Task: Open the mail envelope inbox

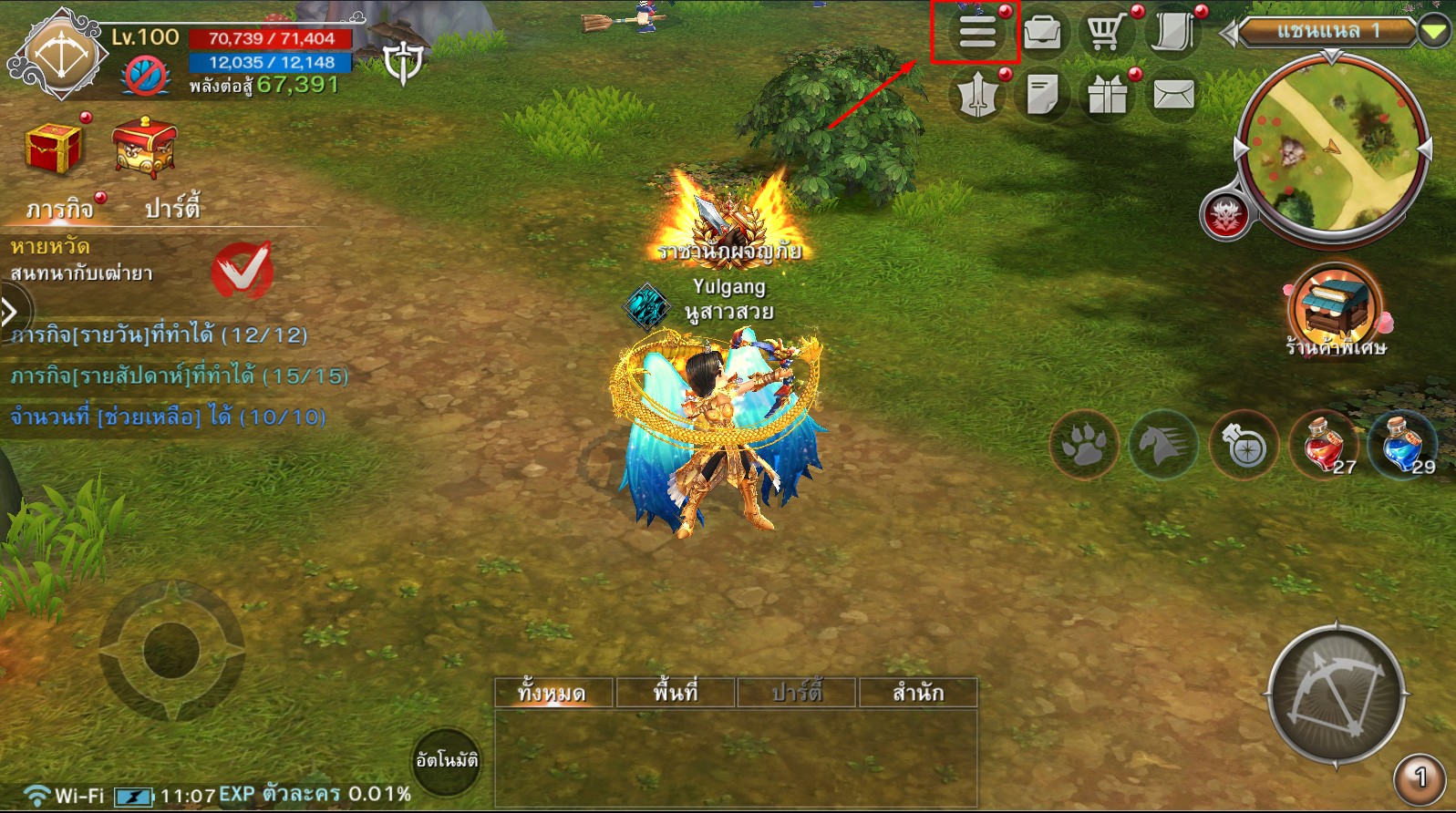Action: point(1173,94)
